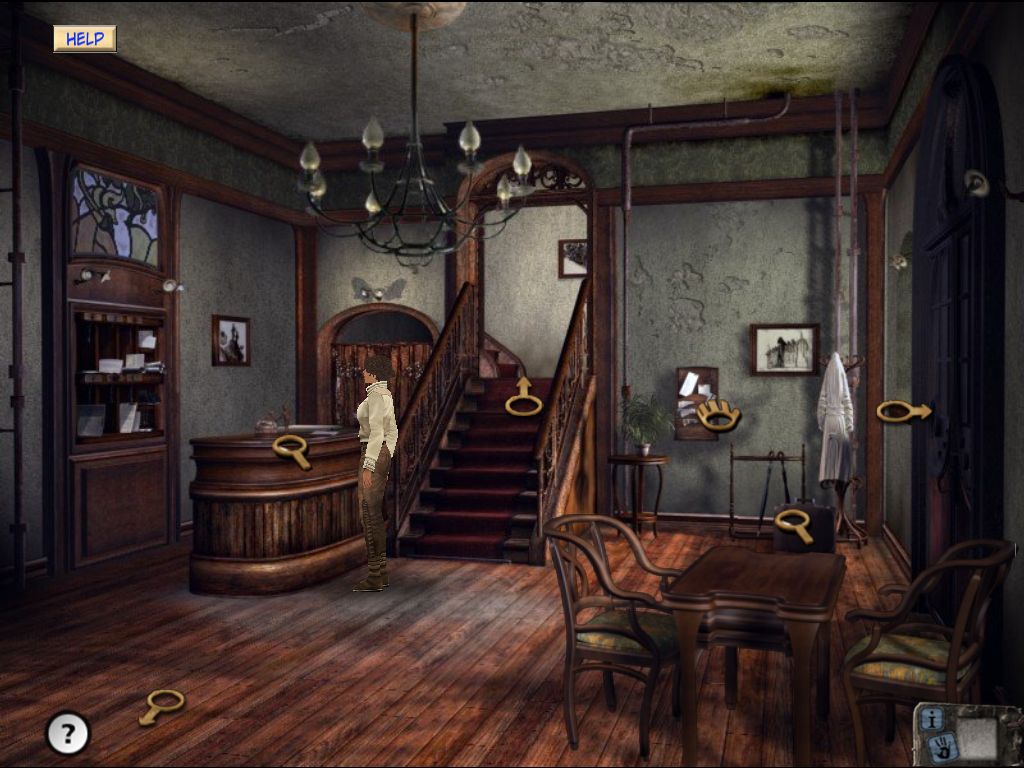Open the blue info "i" icon
The width and height of the screenshot is (1024, 768).
[932, 718]
